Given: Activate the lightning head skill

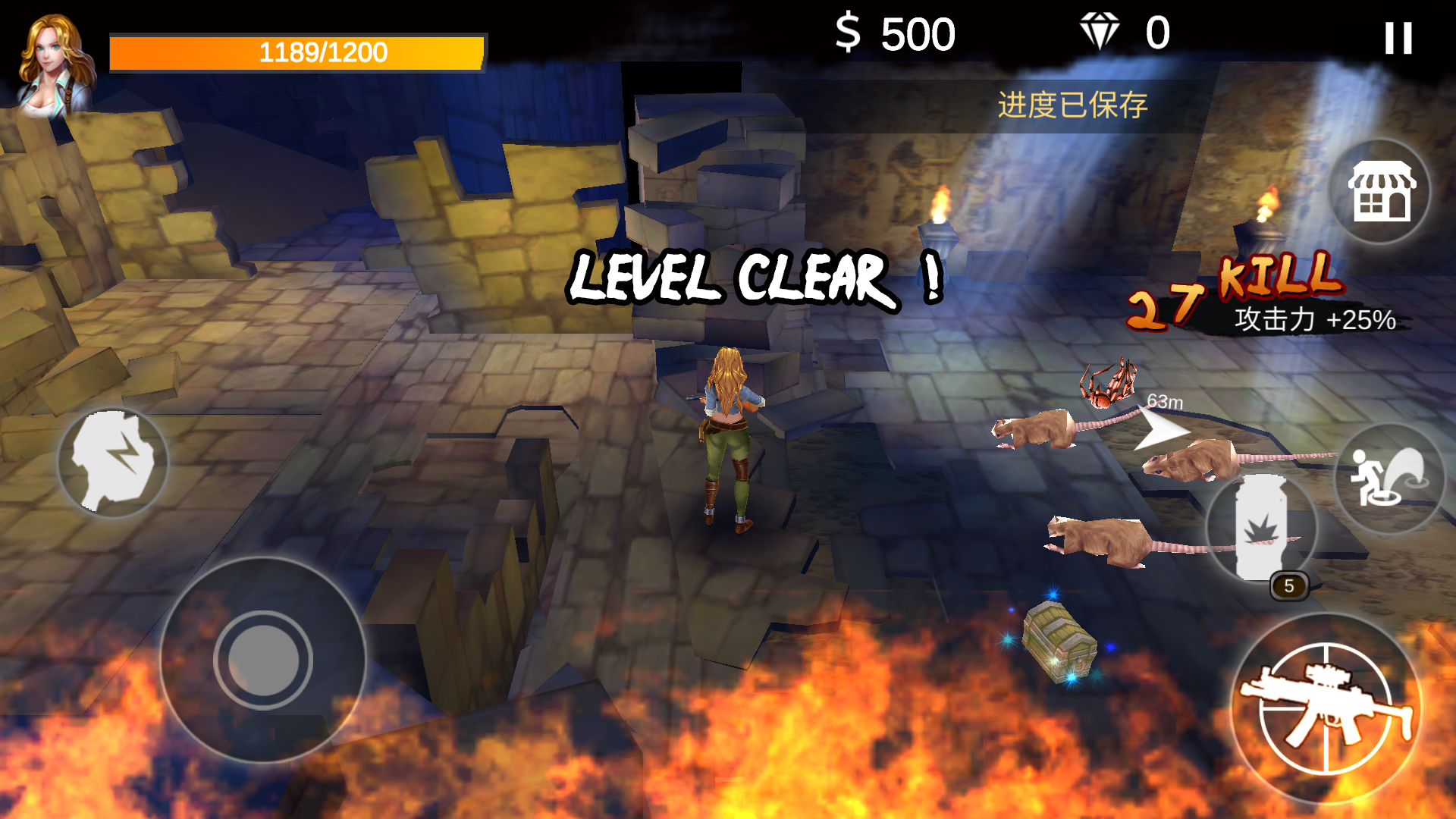Looking at the screenshot, I should coord(113,462).
